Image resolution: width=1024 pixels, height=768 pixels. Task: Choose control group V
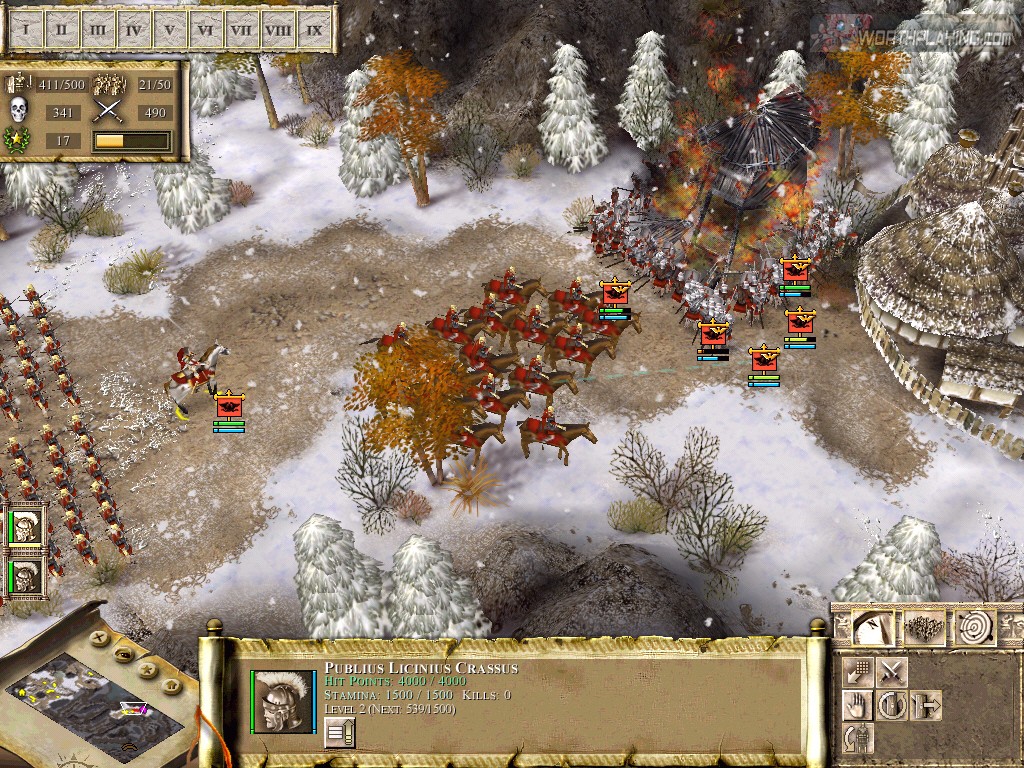tap(169, 30)
